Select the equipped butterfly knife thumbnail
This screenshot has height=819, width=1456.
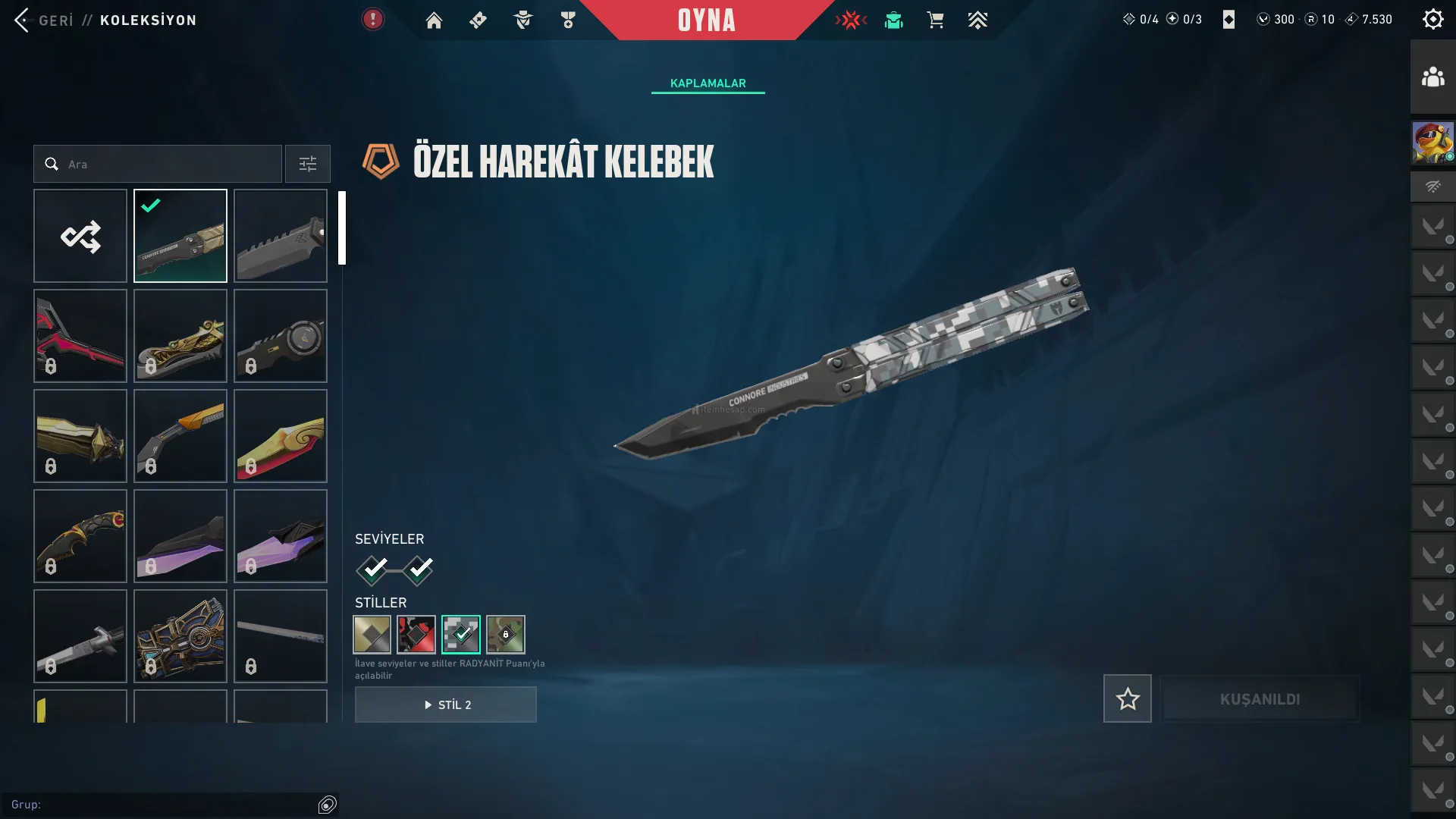point(180,236)
